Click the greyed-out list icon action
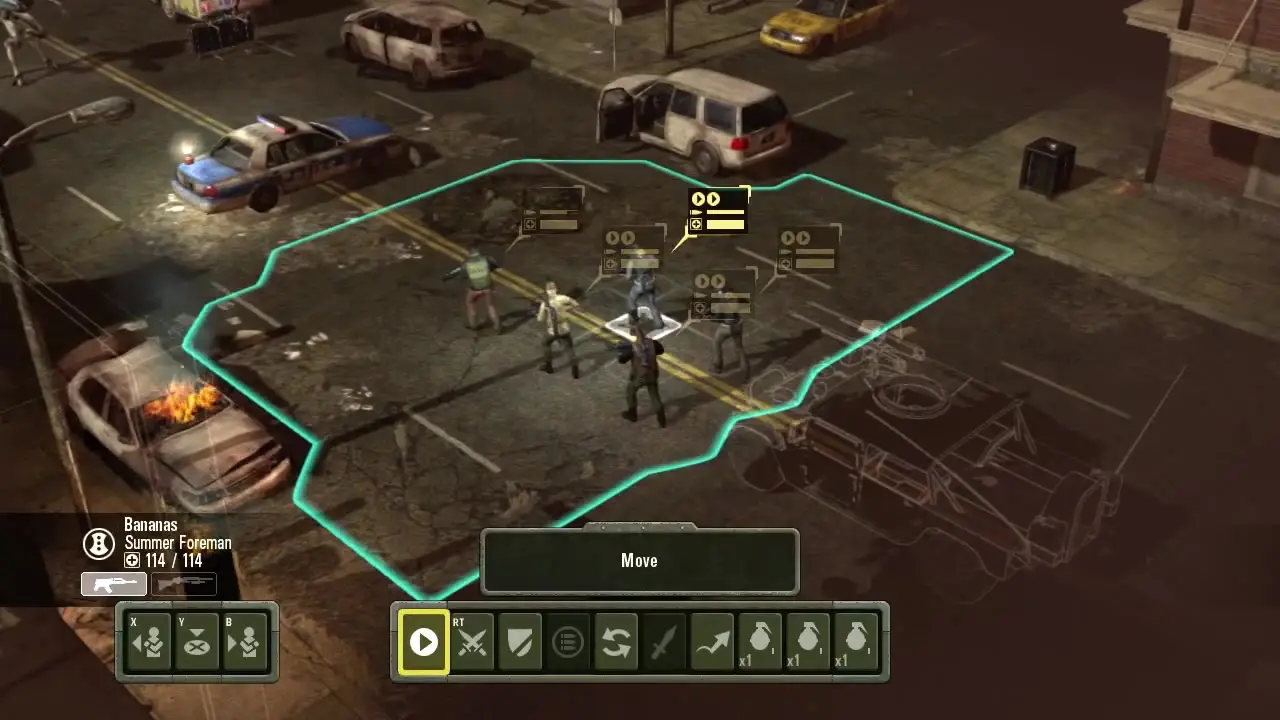Viewport: 1280px width, 720px height. [568, 642]
